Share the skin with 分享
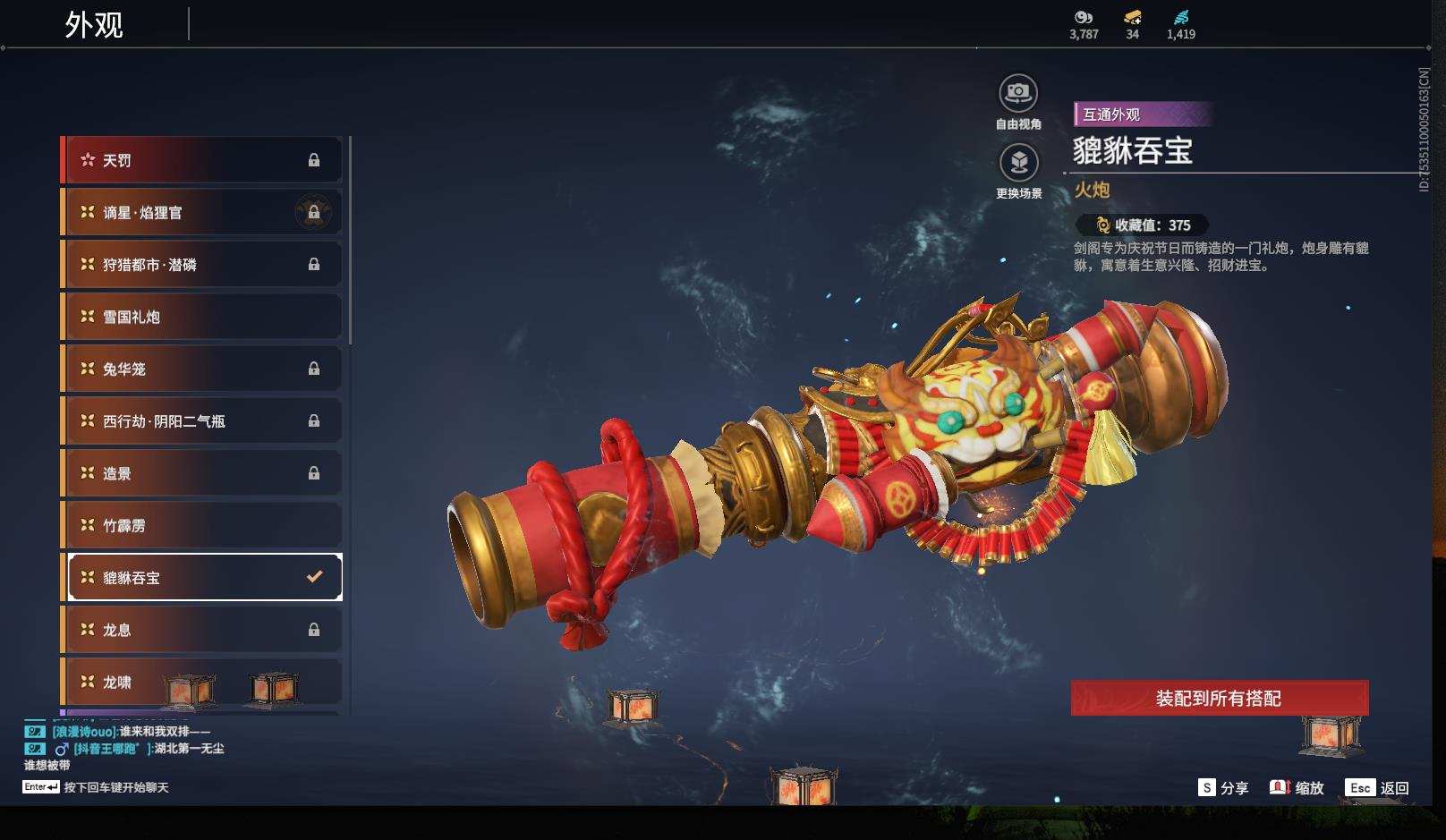The image size is (1446, 840). (1223, 788)
